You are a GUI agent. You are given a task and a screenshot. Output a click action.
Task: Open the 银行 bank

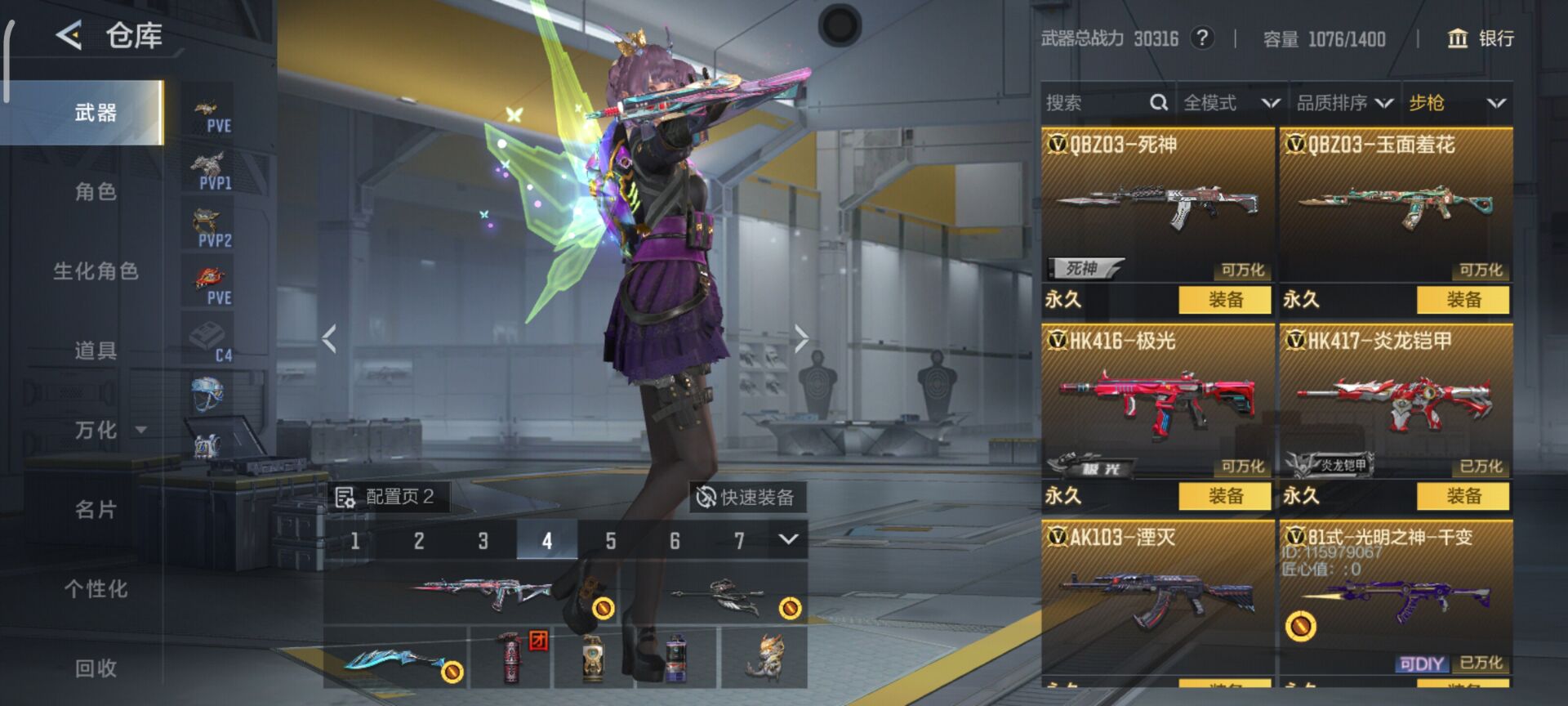click(1481, 38)
